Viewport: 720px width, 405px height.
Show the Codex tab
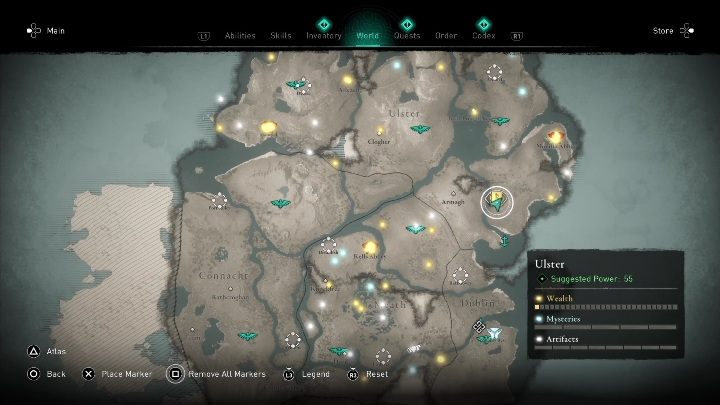483,35
